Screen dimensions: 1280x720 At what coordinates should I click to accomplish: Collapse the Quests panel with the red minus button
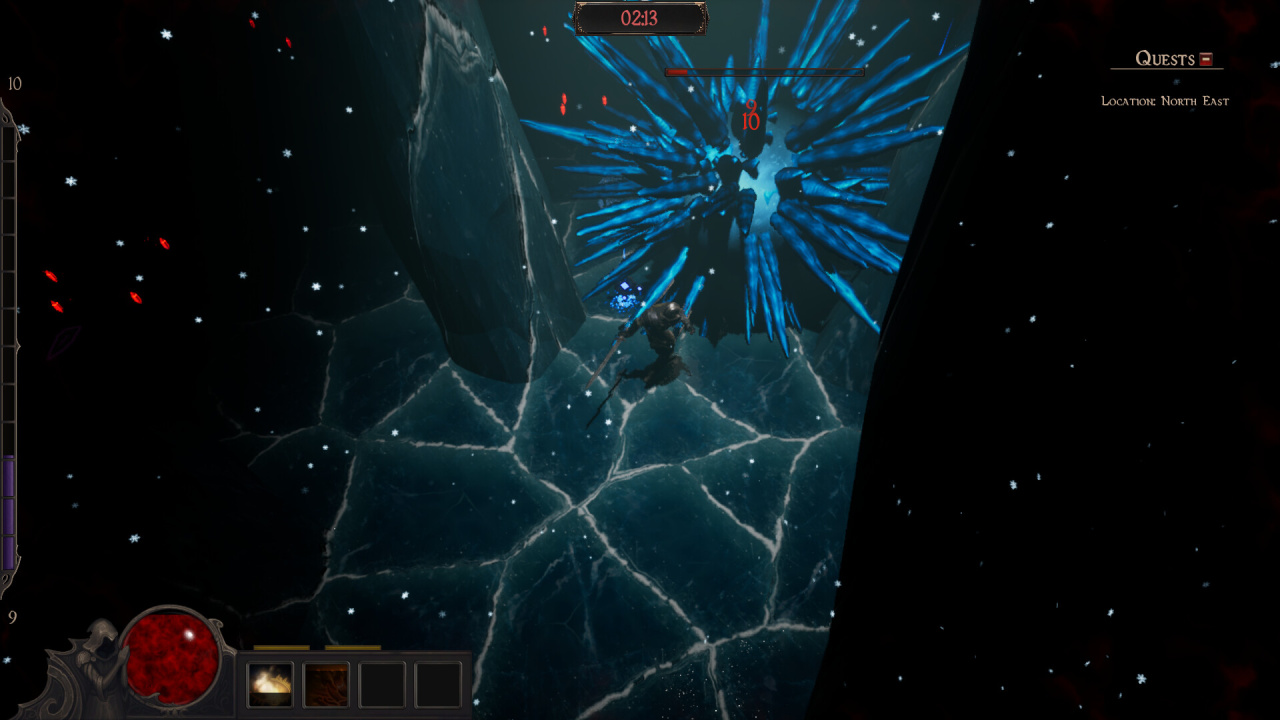point(1206,59)
